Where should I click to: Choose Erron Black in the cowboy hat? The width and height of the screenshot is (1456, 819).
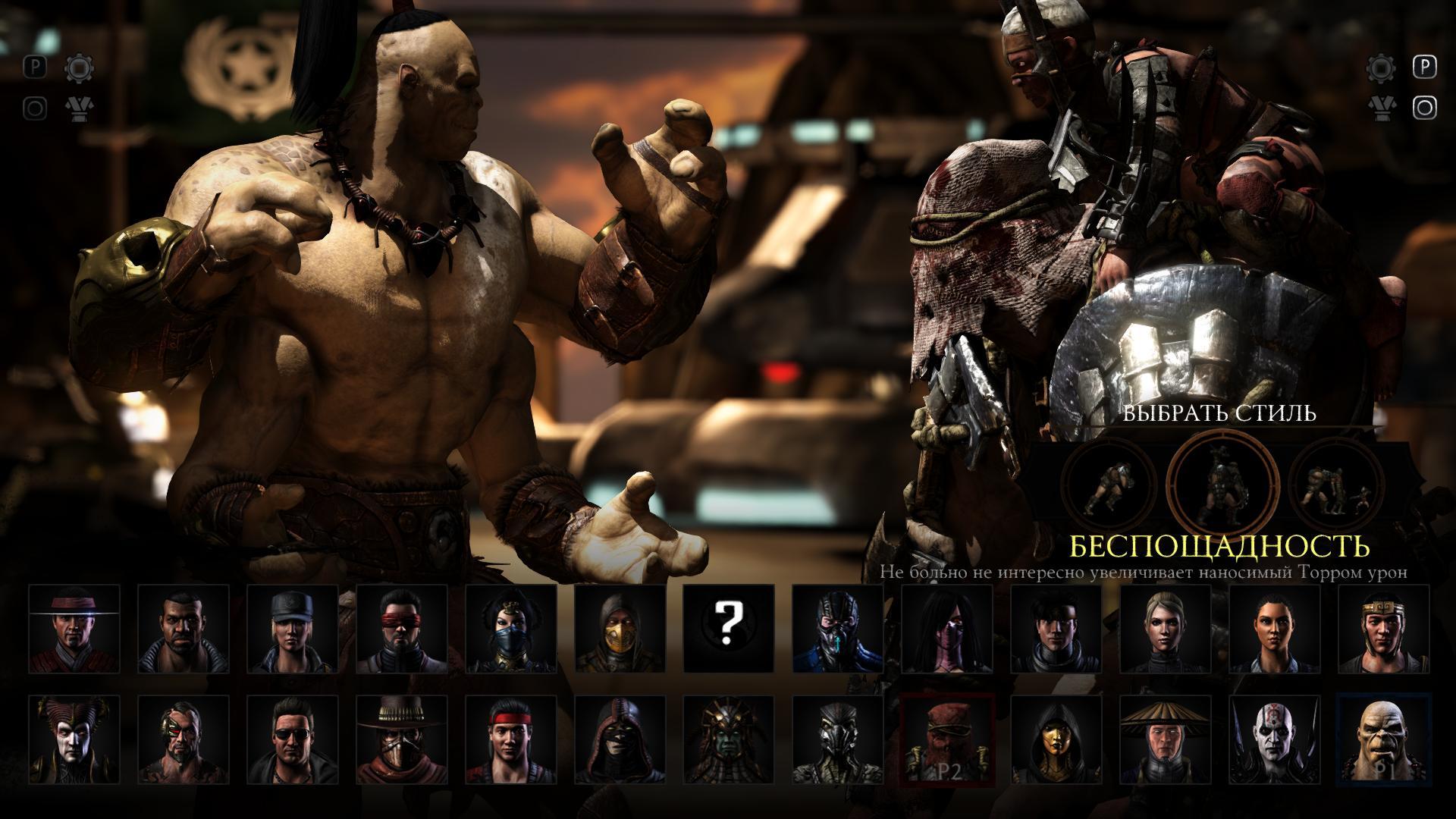(402, 739)
